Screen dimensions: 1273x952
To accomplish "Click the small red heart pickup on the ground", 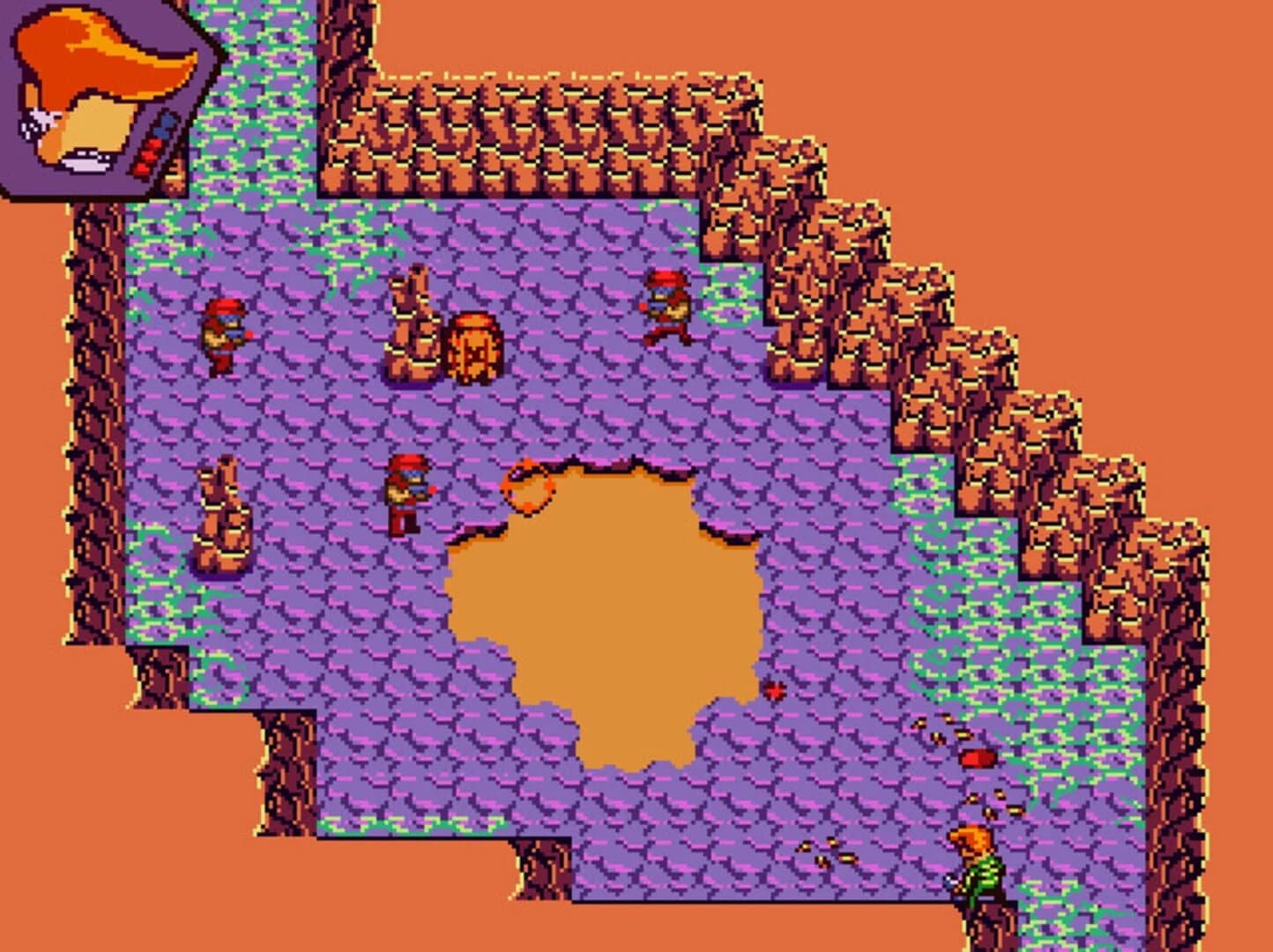I will click(x=775, y=690).
